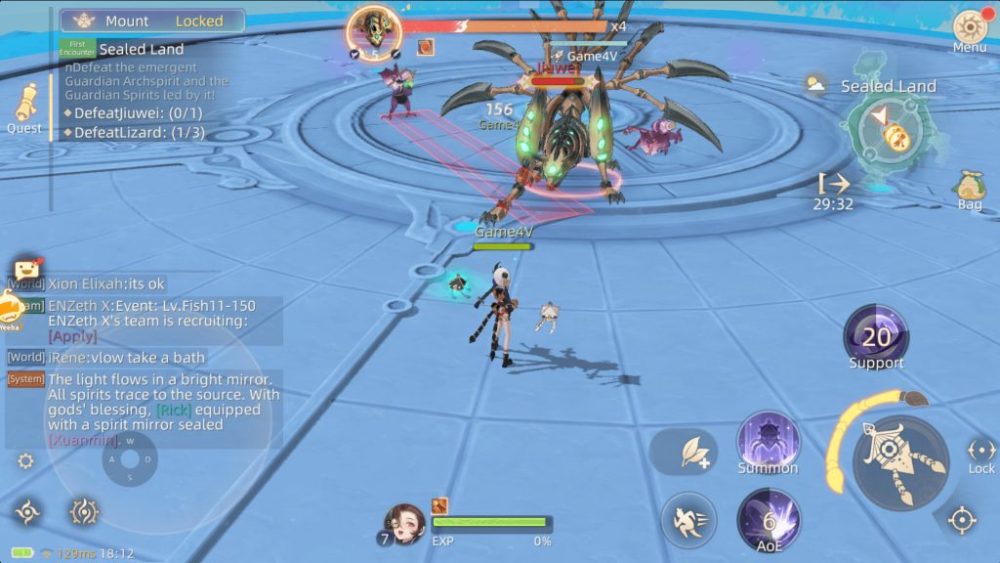
Task: Select the boss portrait target frame
Action: coord(374,30)
